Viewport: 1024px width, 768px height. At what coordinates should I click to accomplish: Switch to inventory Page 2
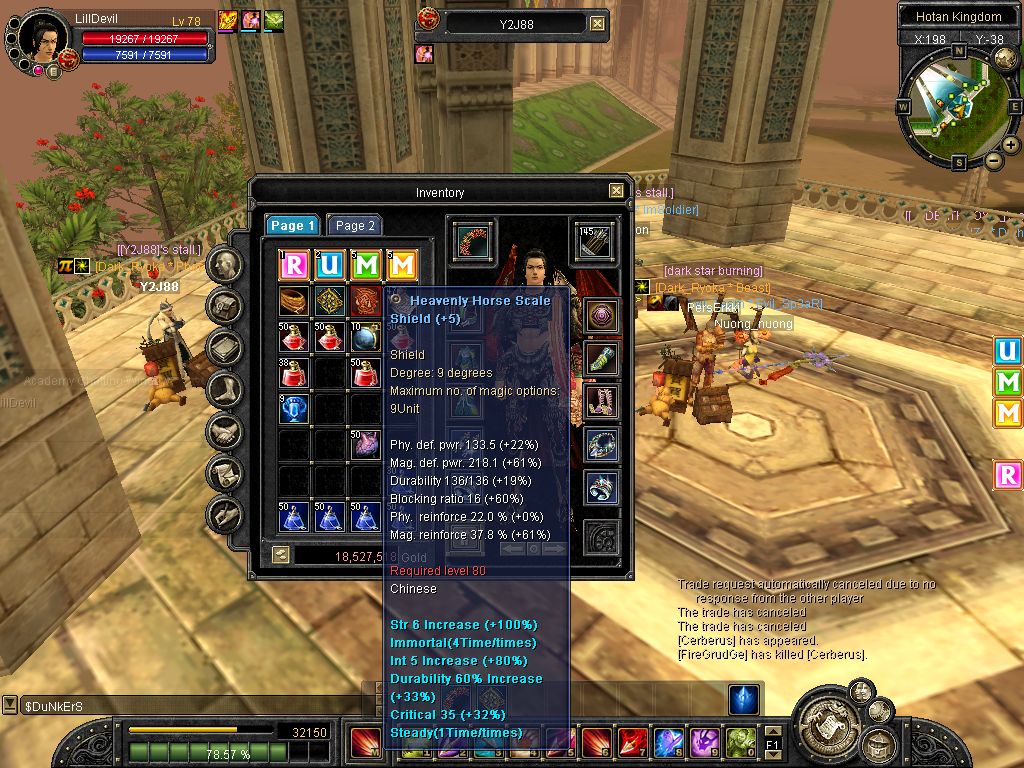click(x=354, y=226)
